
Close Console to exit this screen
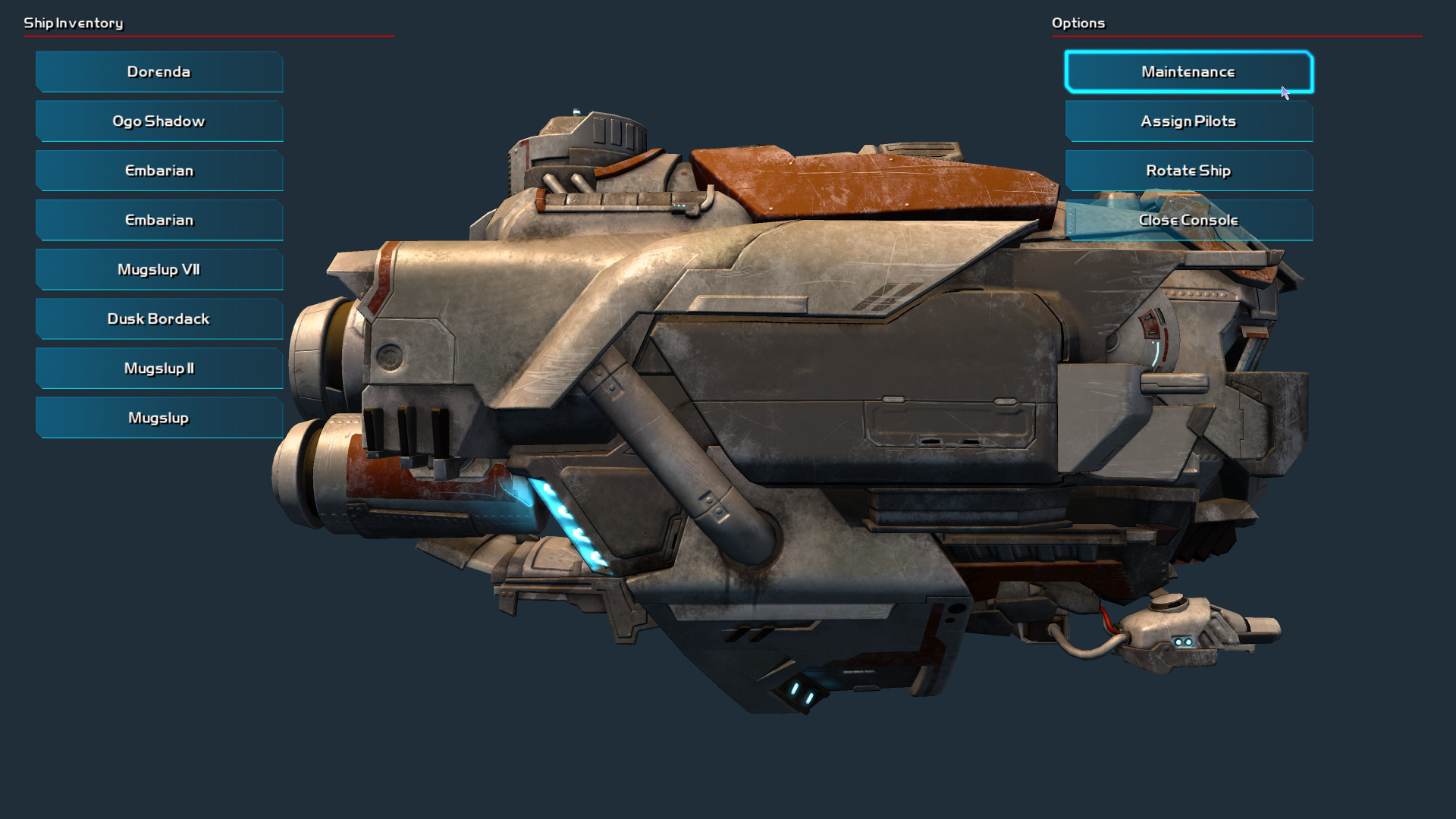(1188, 220)
